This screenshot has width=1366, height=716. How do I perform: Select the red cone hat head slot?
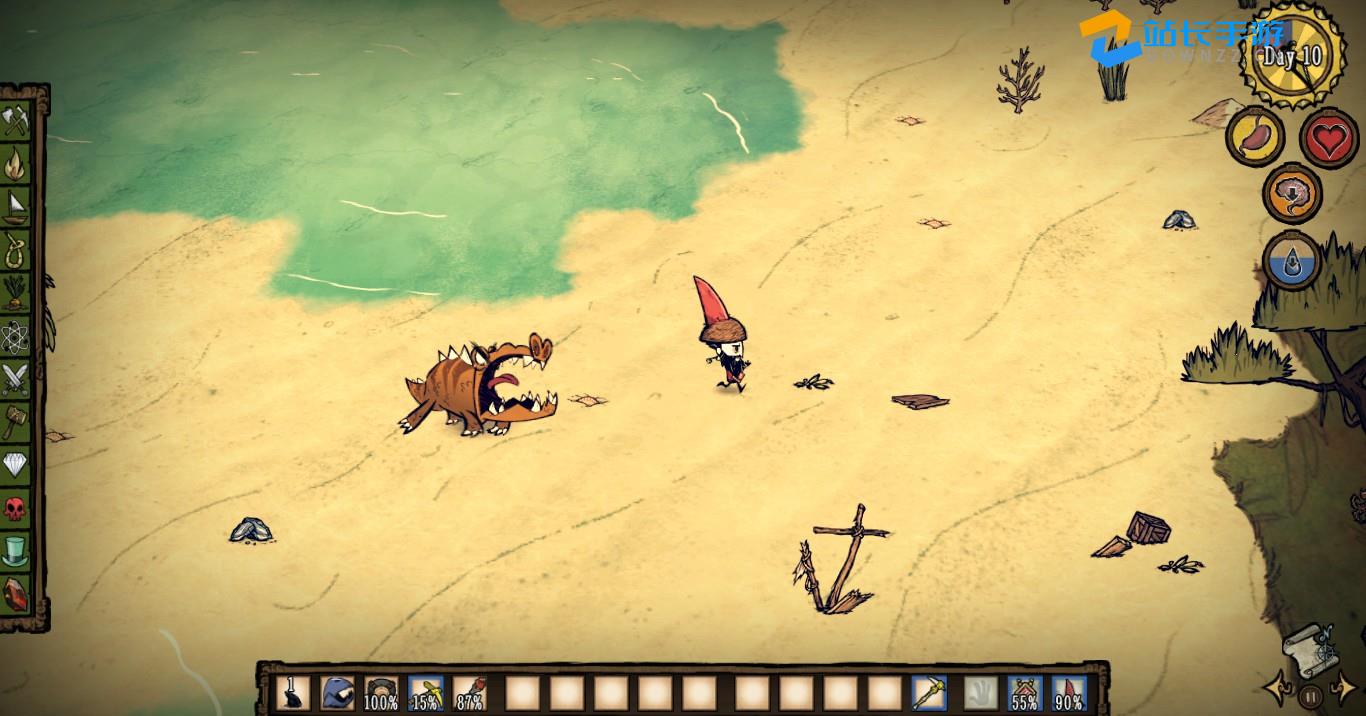point(1069,692)
